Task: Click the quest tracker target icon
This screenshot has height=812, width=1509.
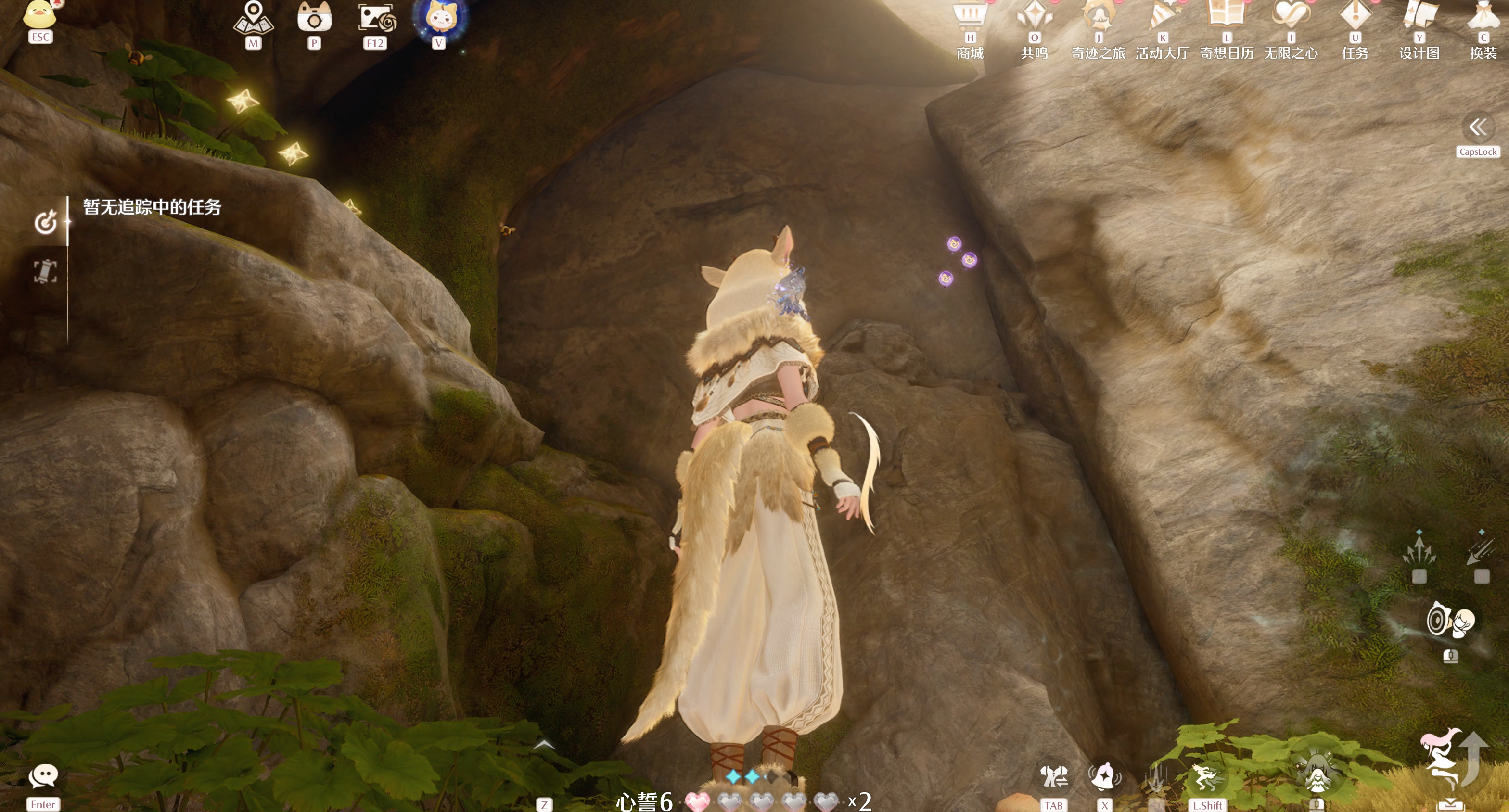Action: 46,222
